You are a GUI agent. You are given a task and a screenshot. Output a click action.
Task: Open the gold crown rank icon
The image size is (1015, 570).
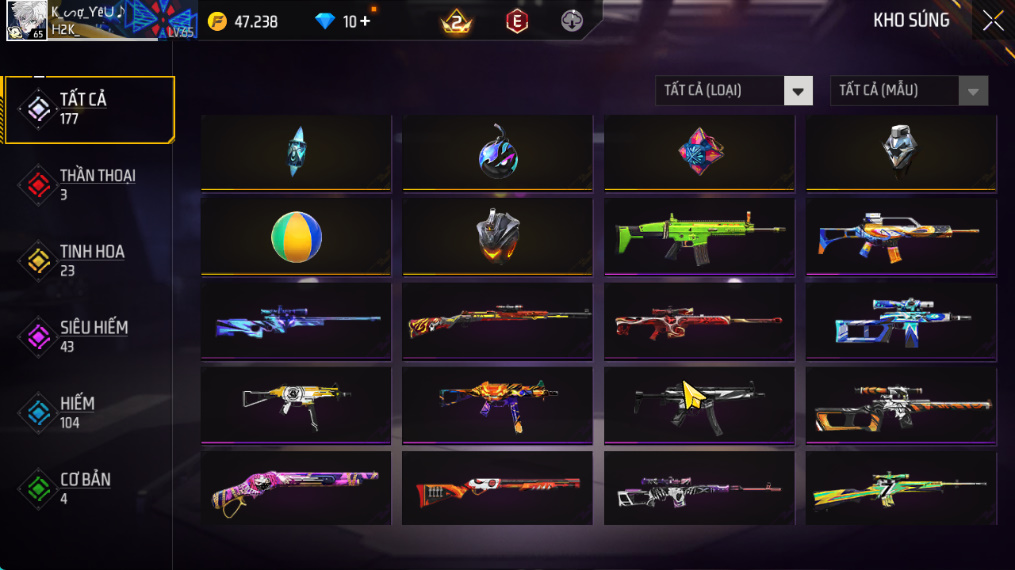(x=457, y=21)
